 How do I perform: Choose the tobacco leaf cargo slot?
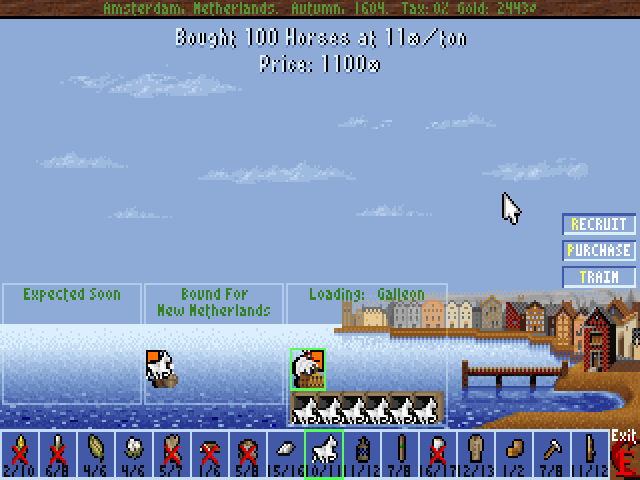click(95, 455)
